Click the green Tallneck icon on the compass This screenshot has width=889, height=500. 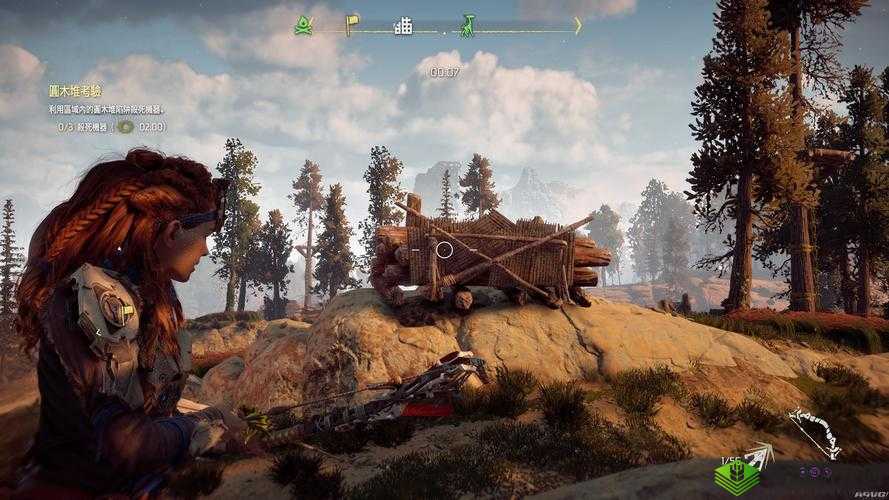click(x=466, y=25)
